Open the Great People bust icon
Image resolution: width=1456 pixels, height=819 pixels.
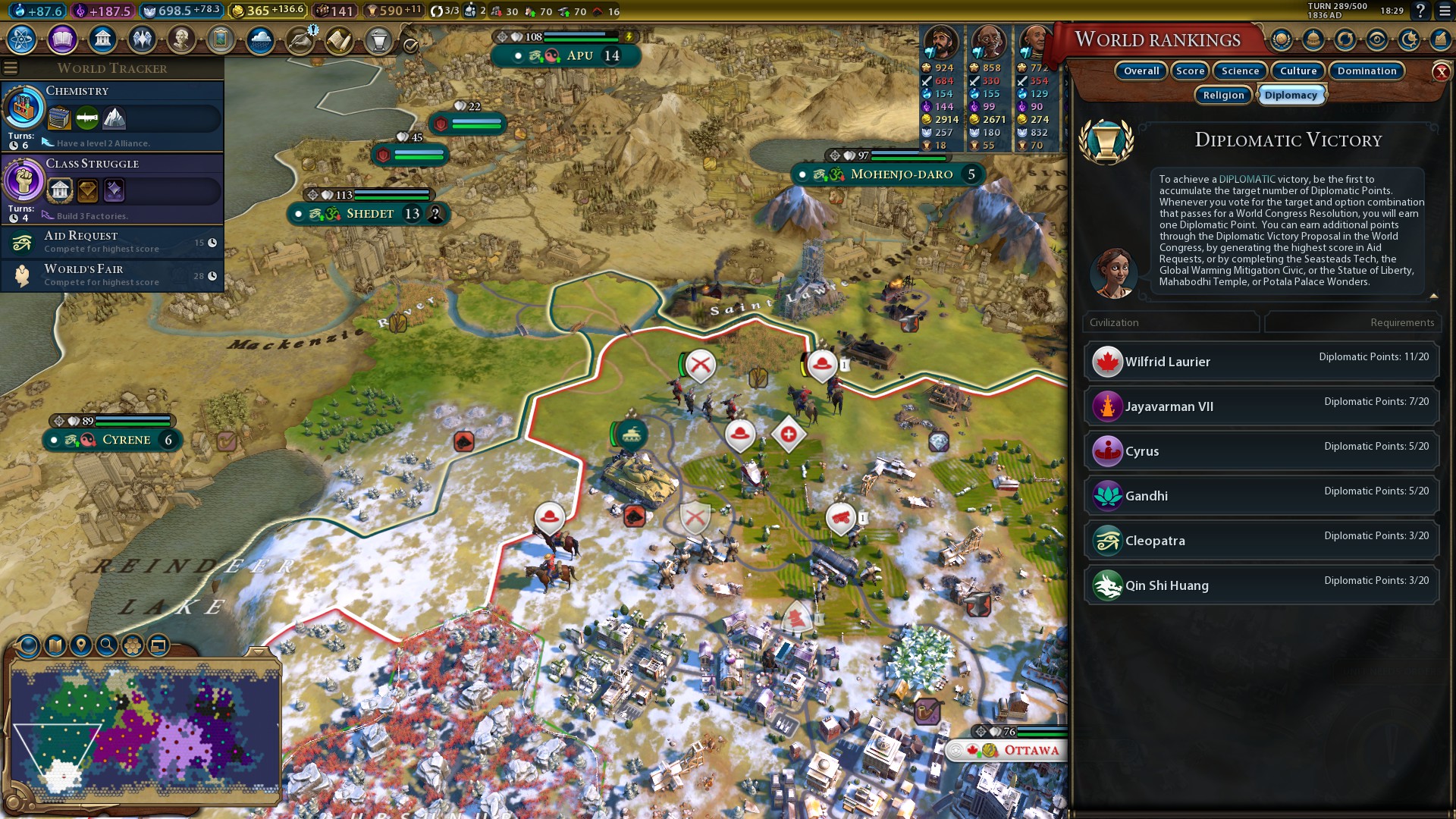181,39
